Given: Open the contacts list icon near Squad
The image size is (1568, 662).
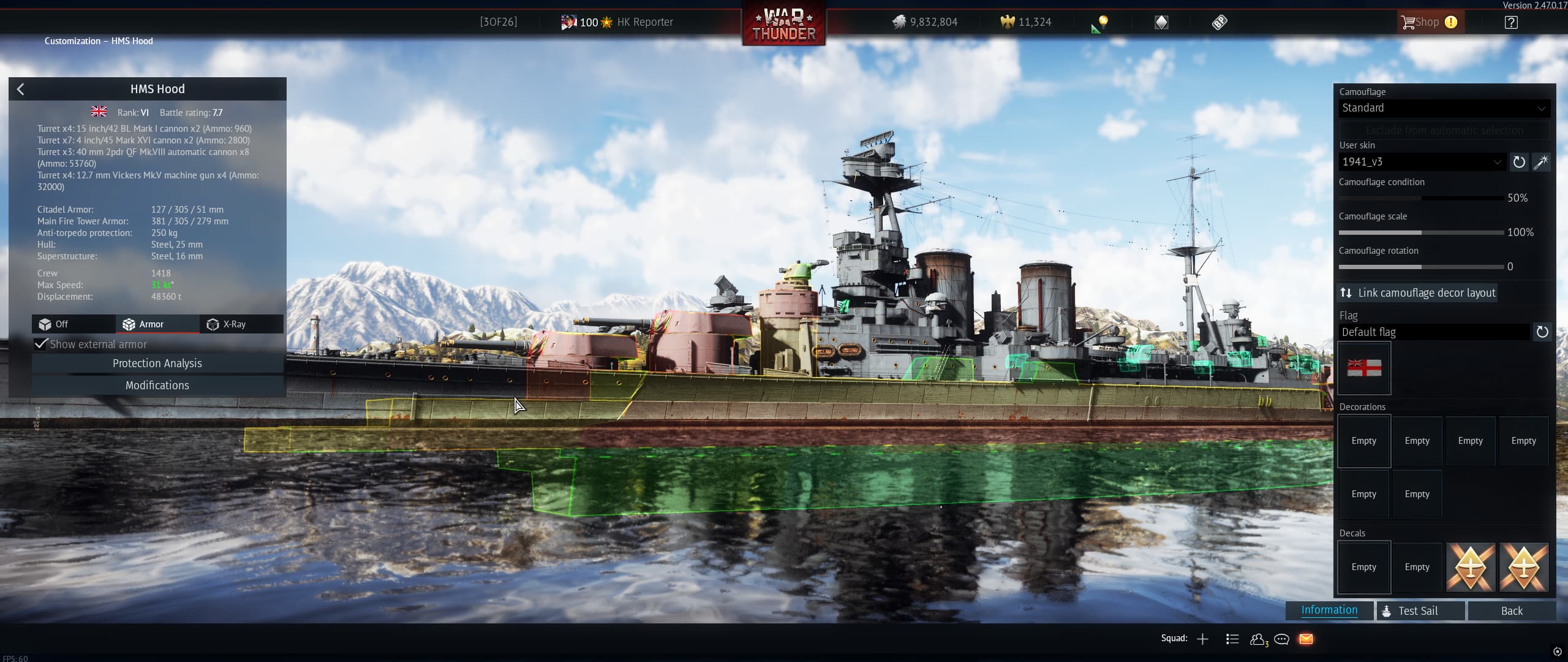Looking at the screenshot, I should 1231,638.
